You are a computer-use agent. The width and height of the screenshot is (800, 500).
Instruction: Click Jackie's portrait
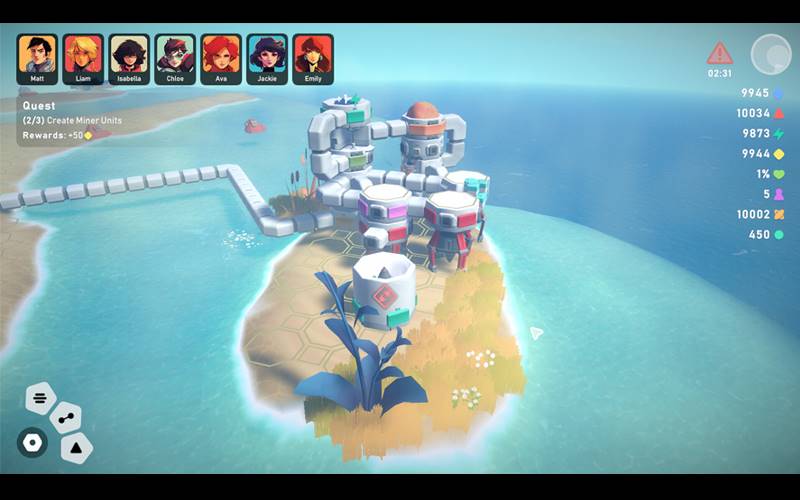coord(267,56)
